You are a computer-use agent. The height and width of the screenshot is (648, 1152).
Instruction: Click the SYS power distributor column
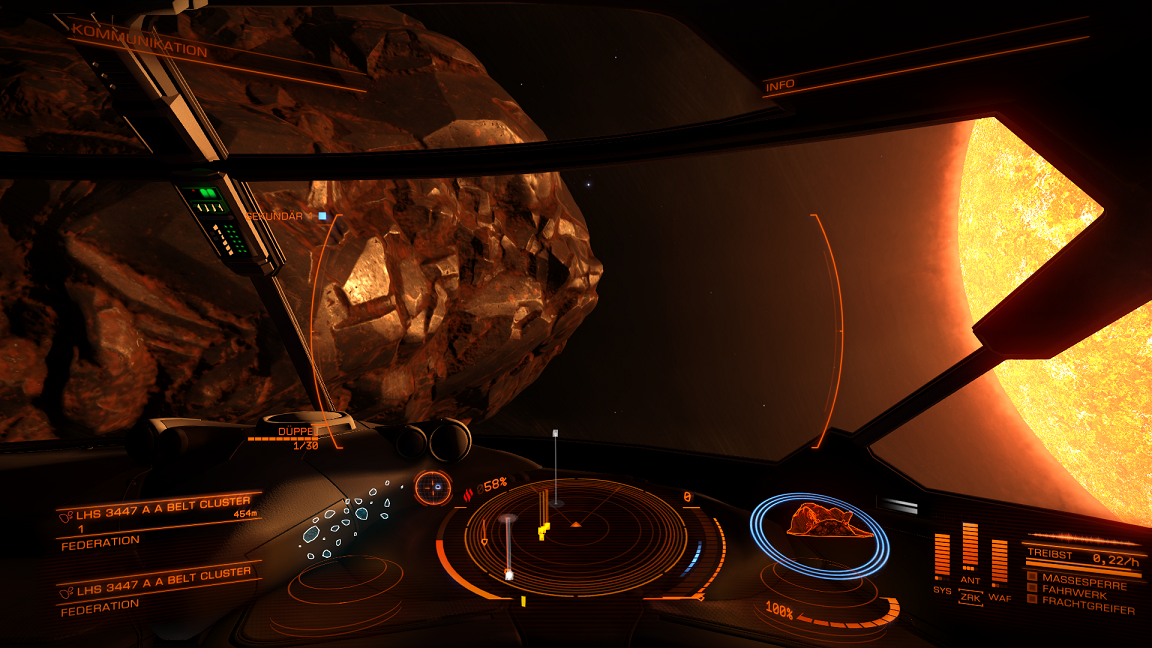click(x=942, y=556)
